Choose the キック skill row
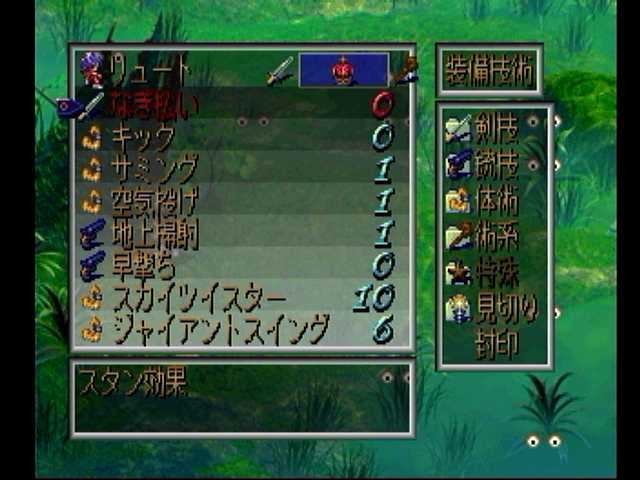The height and width of the screenshot is (480, 640). 145,138
